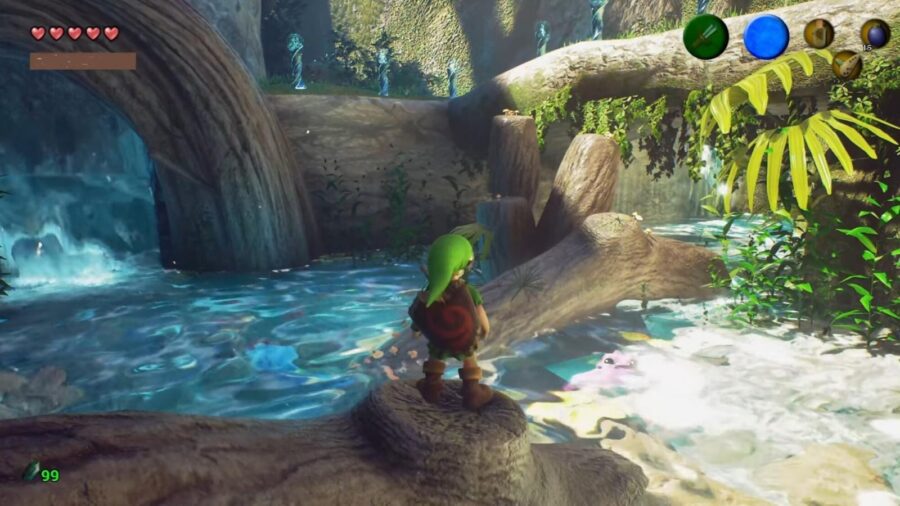900x506 pixels.
Task: Choose the bottle item slot
Action: pyautogui.click(x=818, y=33)
